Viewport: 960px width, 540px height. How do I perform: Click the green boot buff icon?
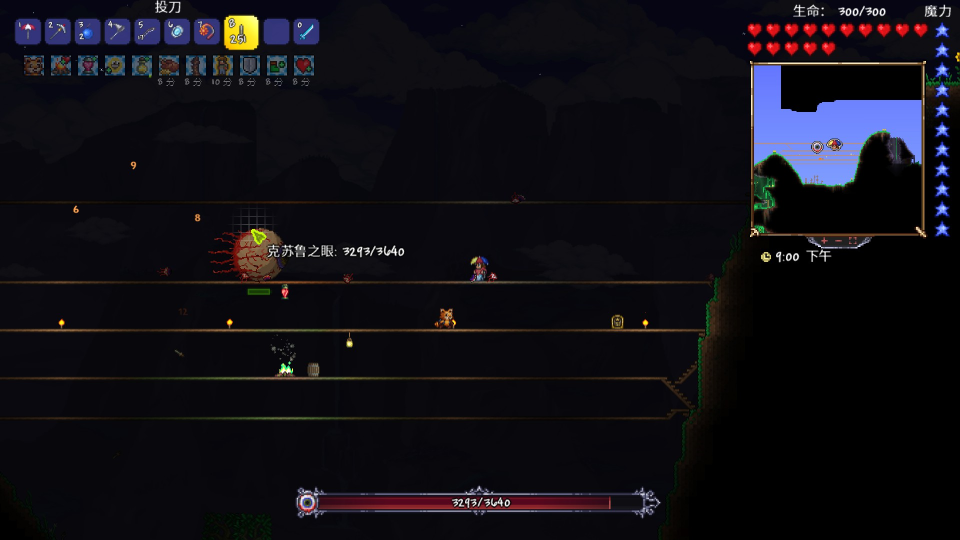coord(276,66)
